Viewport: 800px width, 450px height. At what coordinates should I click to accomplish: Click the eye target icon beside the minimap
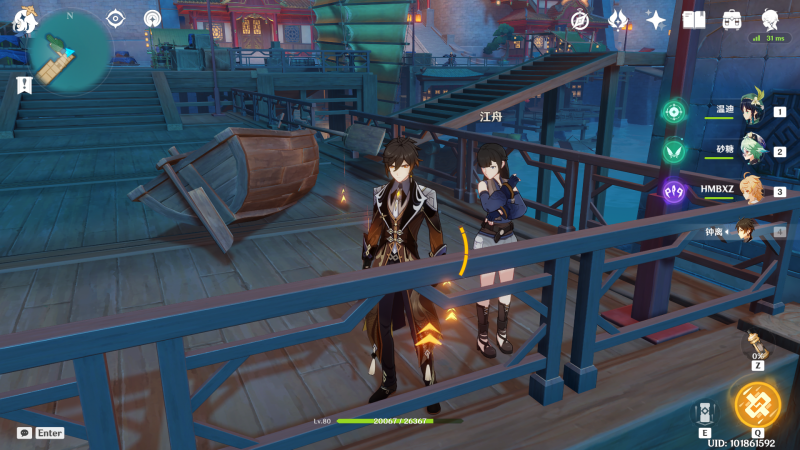point(115,18)
